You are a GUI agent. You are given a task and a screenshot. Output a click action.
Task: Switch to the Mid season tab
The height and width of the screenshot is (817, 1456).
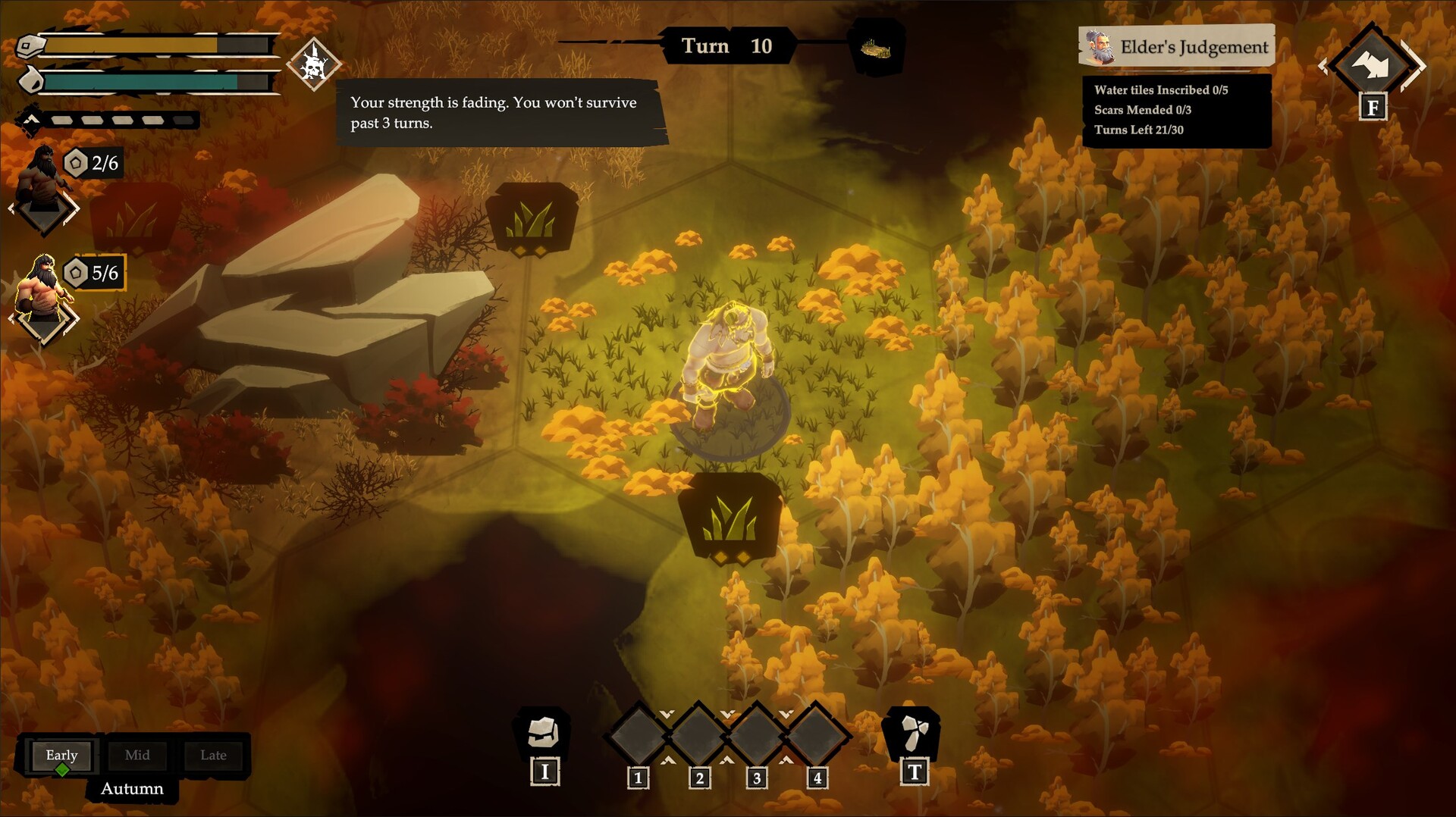[137, 755]
